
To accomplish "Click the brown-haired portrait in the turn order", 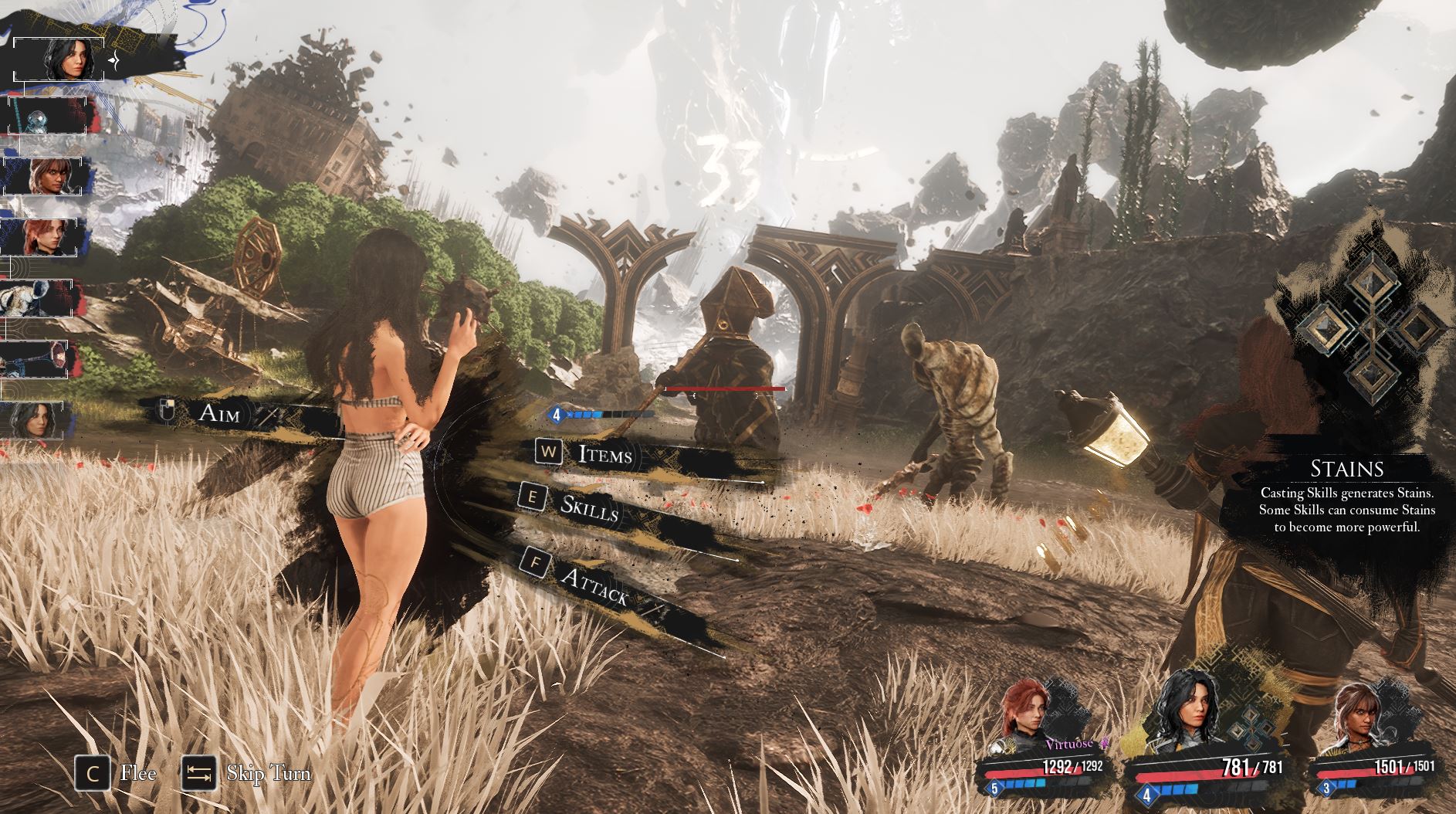I will 46,177.
